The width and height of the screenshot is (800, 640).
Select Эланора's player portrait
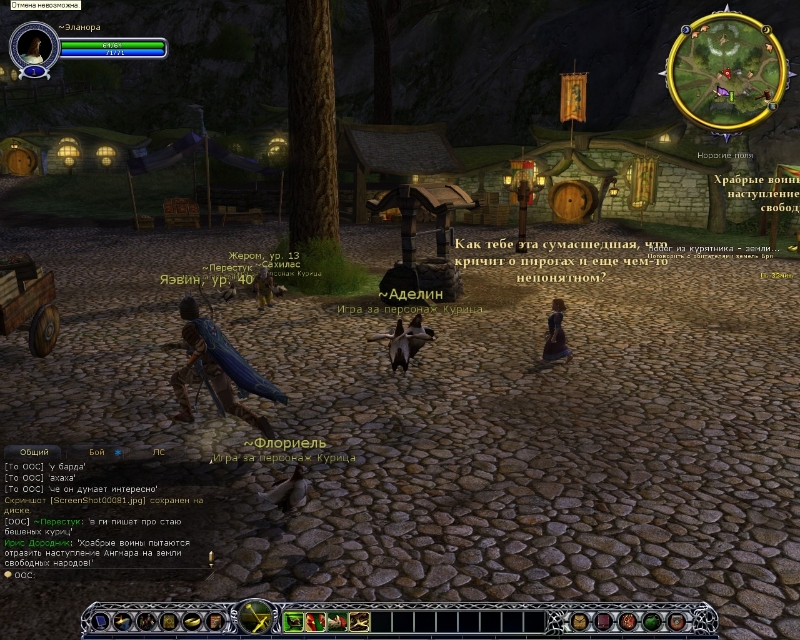point(34,45)
